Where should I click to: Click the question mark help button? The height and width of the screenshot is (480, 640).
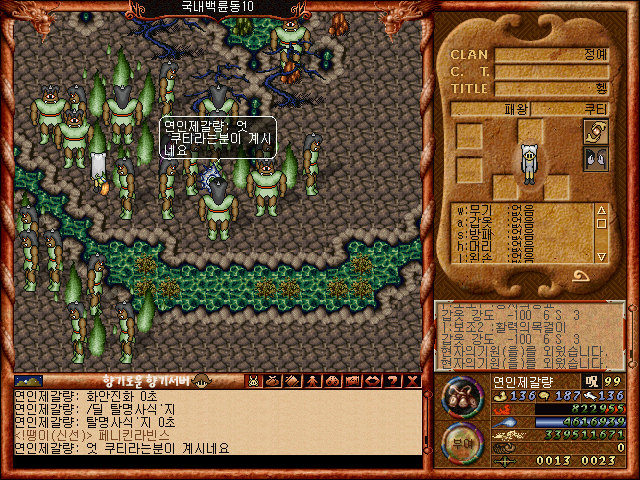394,381
